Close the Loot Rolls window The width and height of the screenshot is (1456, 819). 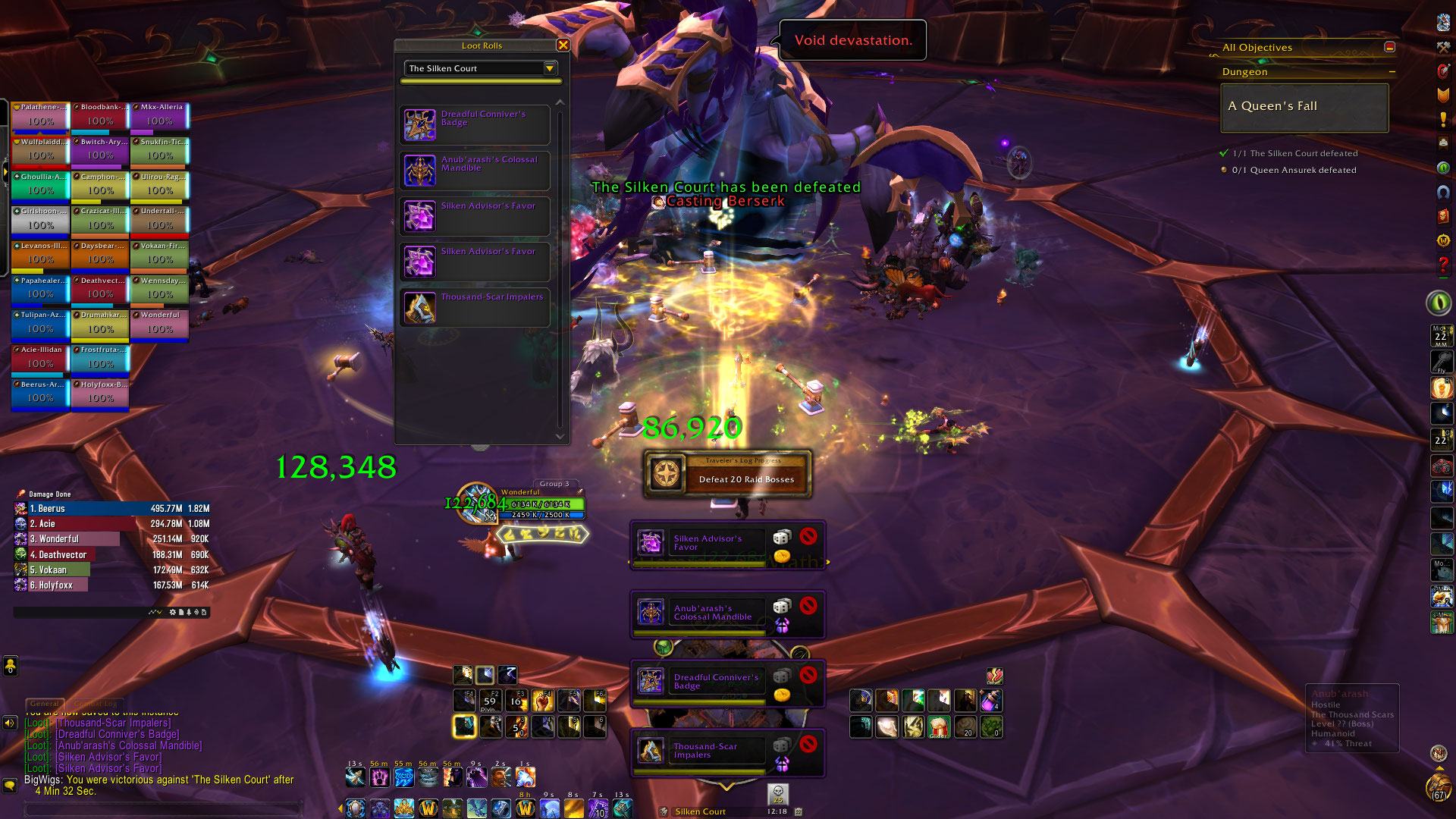coord(563,45)
